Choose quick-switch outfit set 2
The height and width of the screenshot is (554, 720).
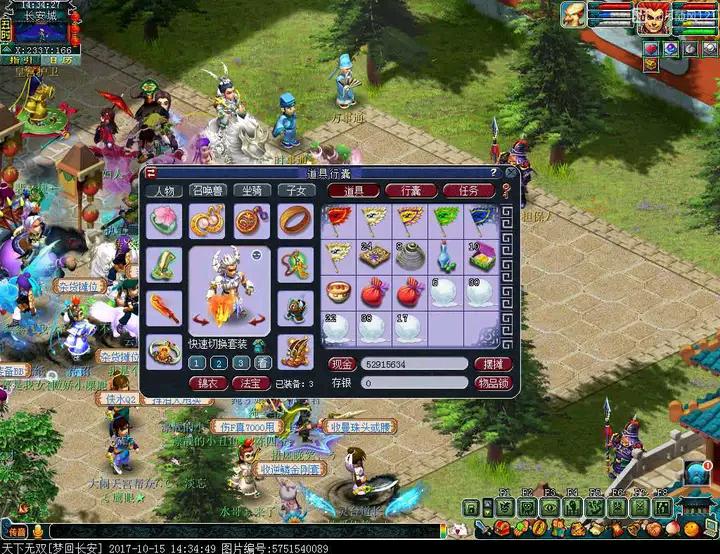tap(219, 363)
